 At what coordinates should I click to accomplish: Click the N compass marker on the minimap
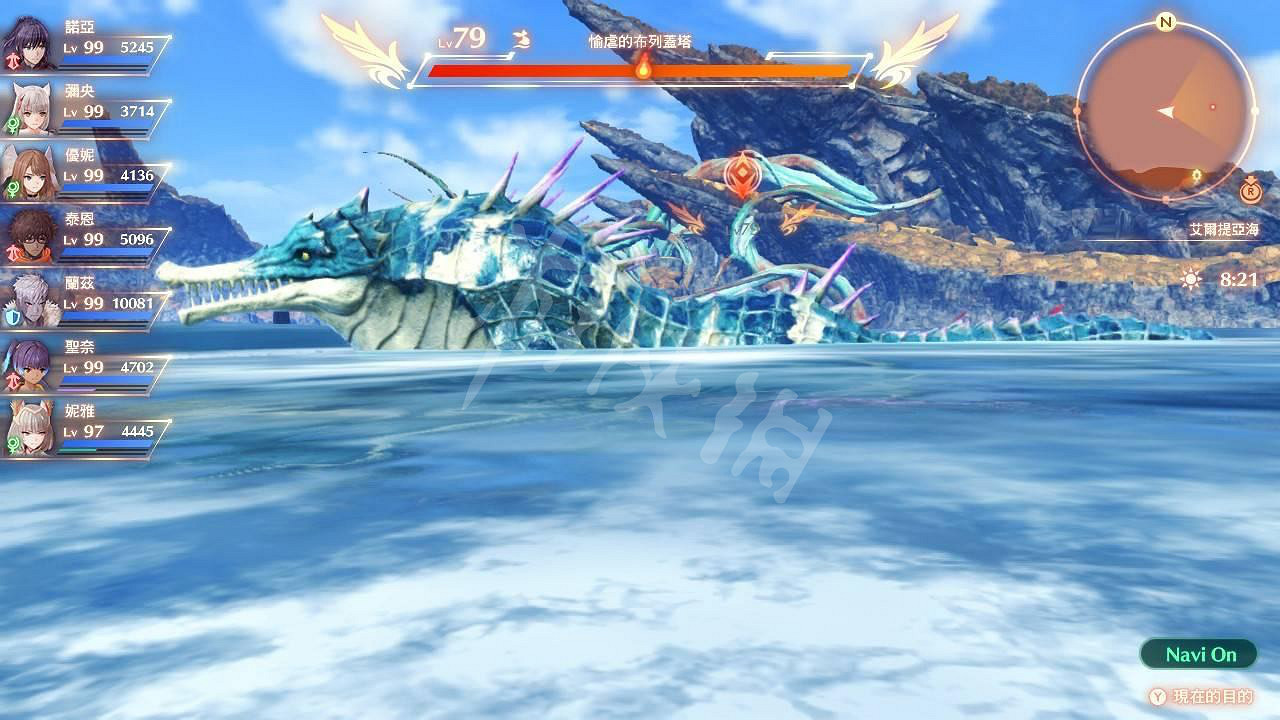[x=1165, y=21]
